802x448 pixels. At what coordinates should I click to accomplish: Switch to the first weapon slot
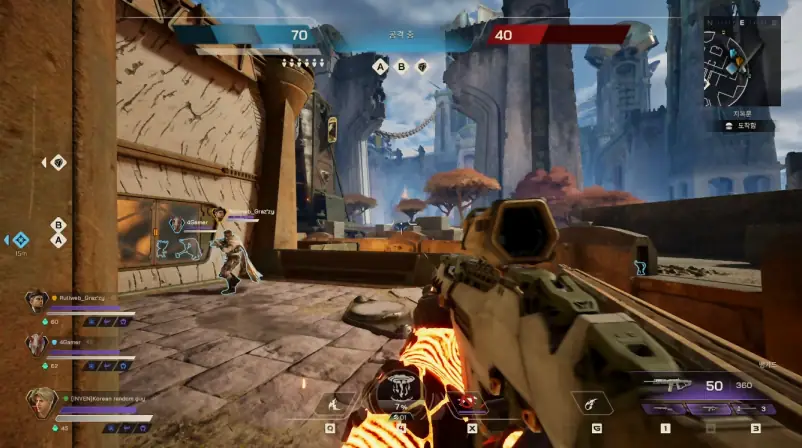pos(666,408)
